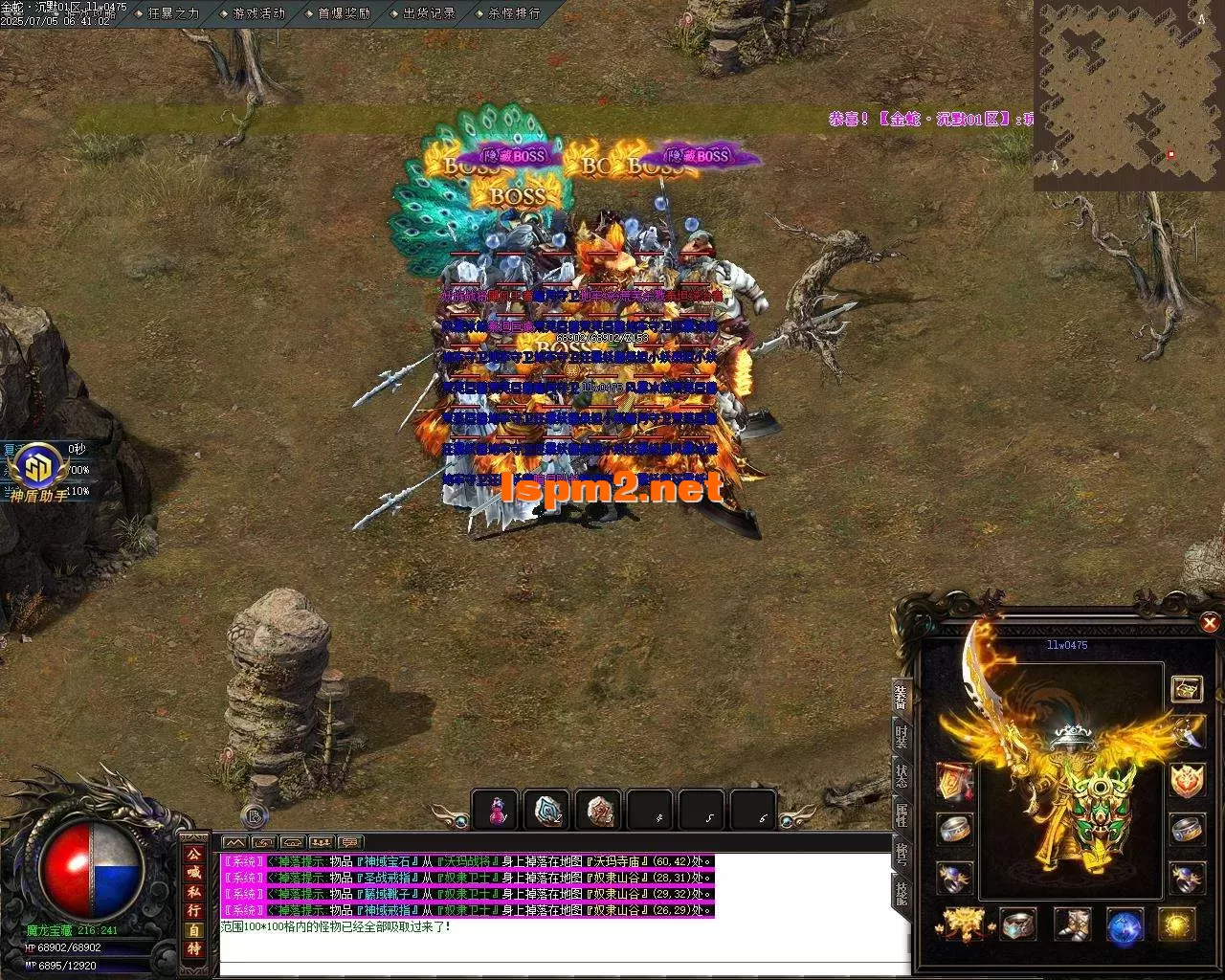1225x980 pixels.
Task: Switch to the 属性 attributes tab
Action: click(902, 814)
